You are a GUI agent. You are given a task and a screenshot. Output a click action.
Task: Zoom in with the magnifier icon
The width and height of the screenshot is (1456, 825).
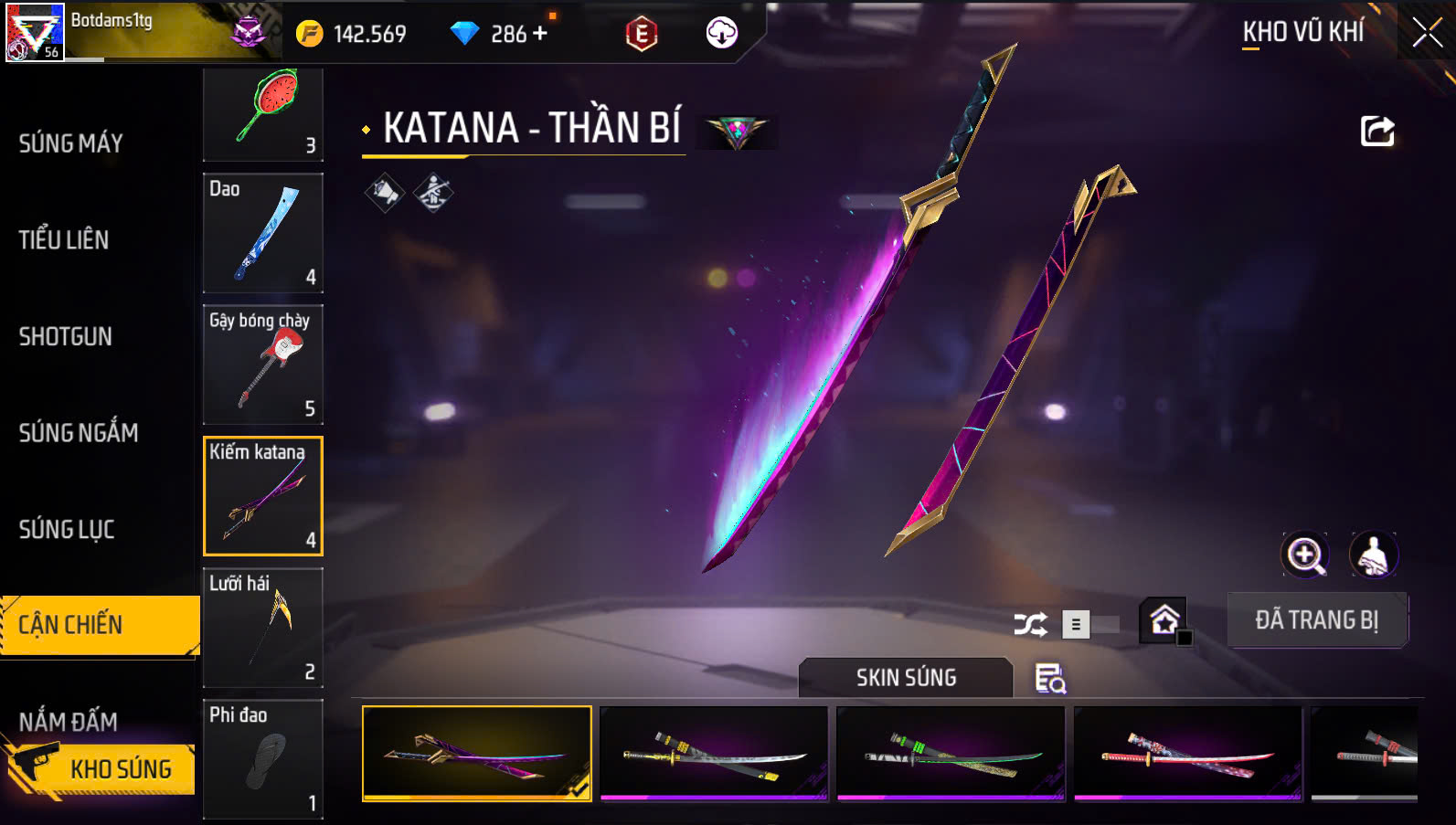click(1305, 555)
